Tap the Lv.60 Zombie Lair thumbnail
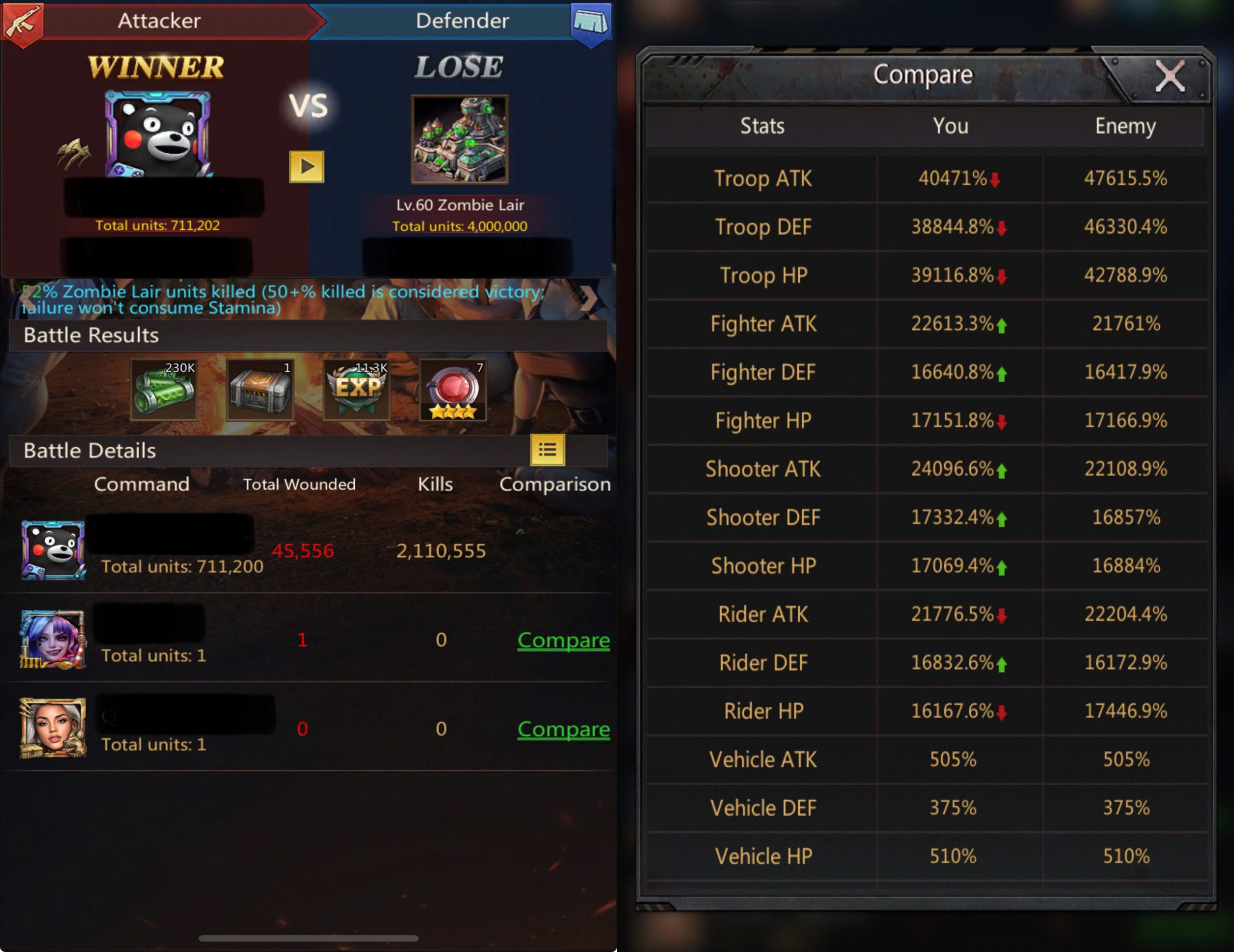The height and width of the screenshot is (952, 1234). click(x=459, y=139)
